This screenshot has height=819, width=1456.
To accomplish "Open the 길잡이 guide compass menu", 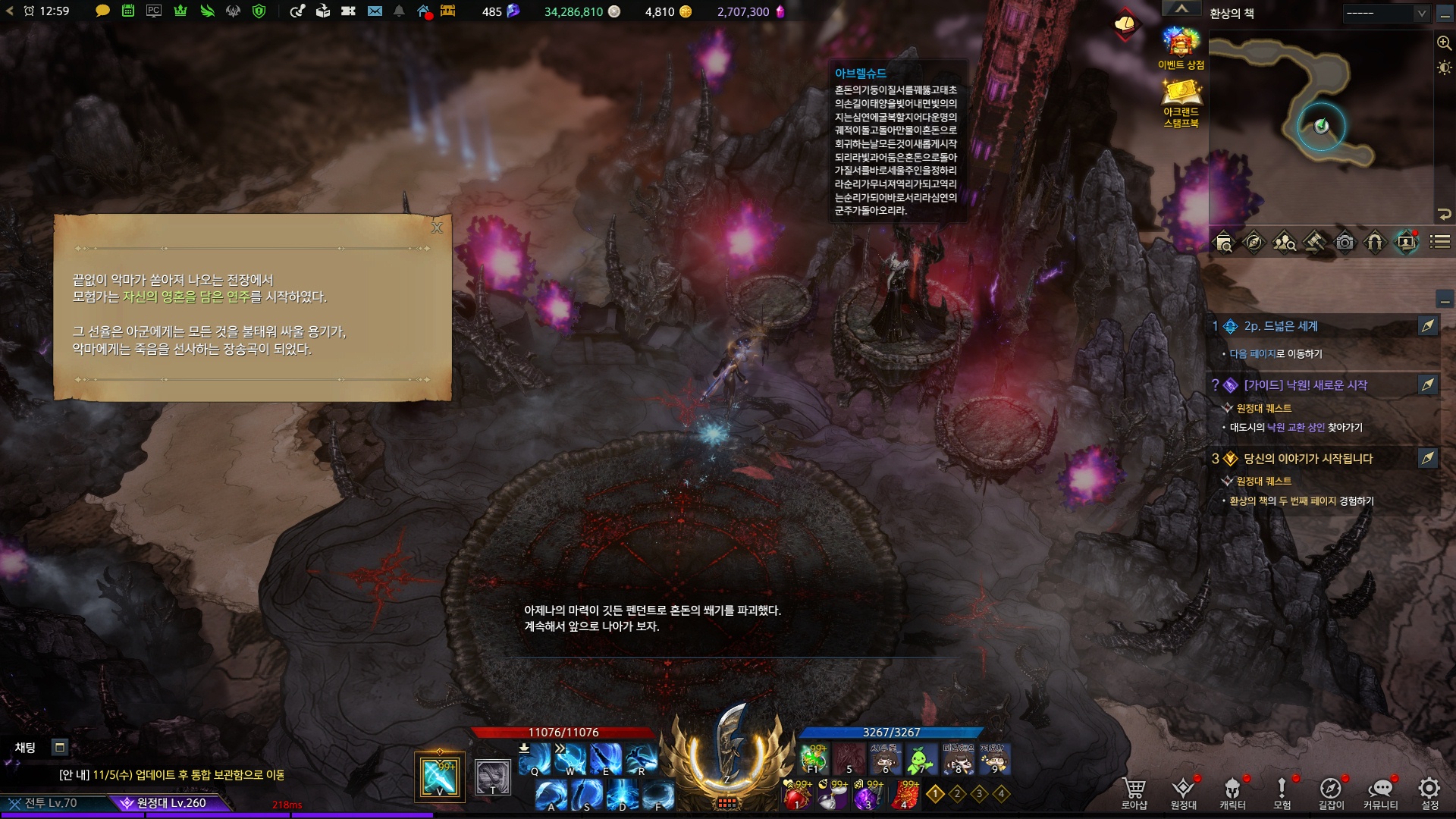I will 1331,792.
